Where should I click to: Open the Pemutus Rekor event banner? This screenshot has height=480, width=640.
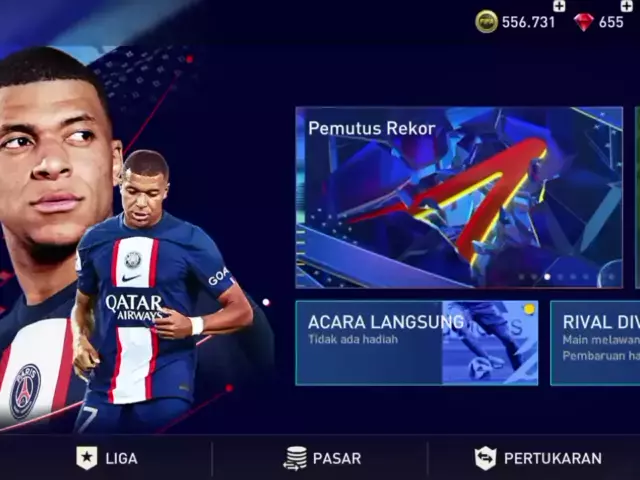point(458,197)
